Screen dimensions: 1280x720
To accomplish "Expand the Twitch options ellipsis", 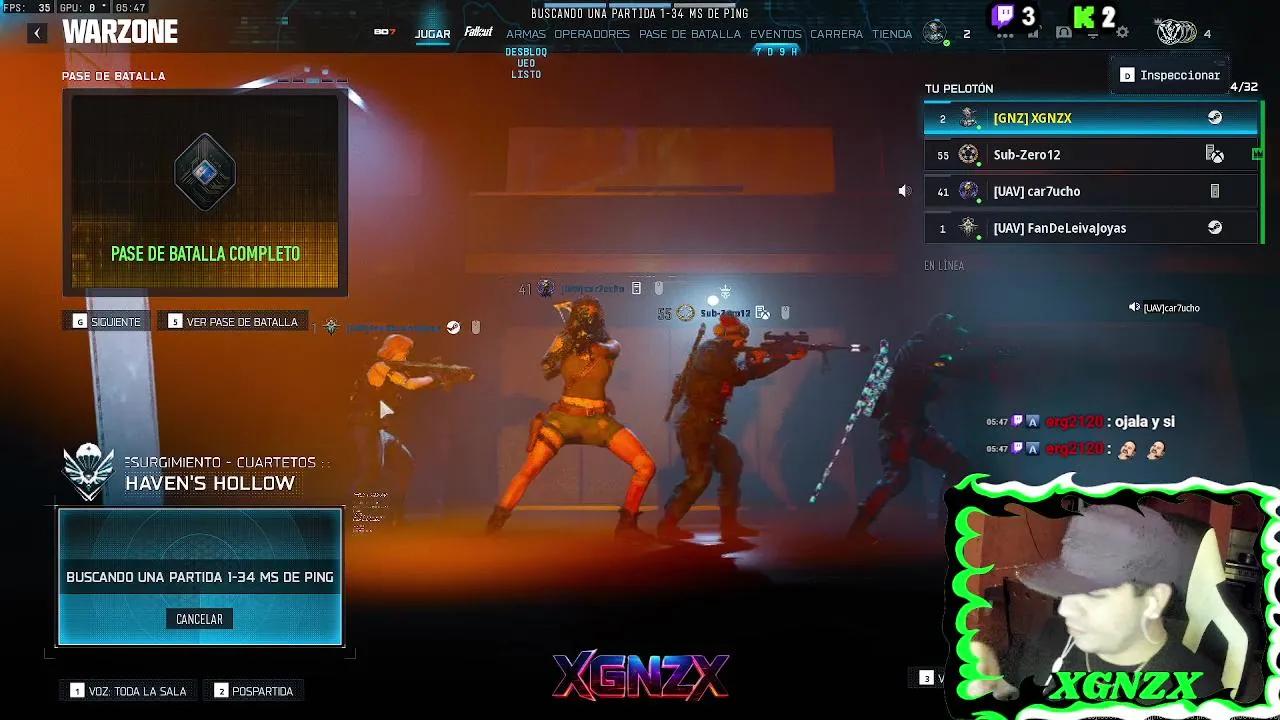I will click(1005, 37).
